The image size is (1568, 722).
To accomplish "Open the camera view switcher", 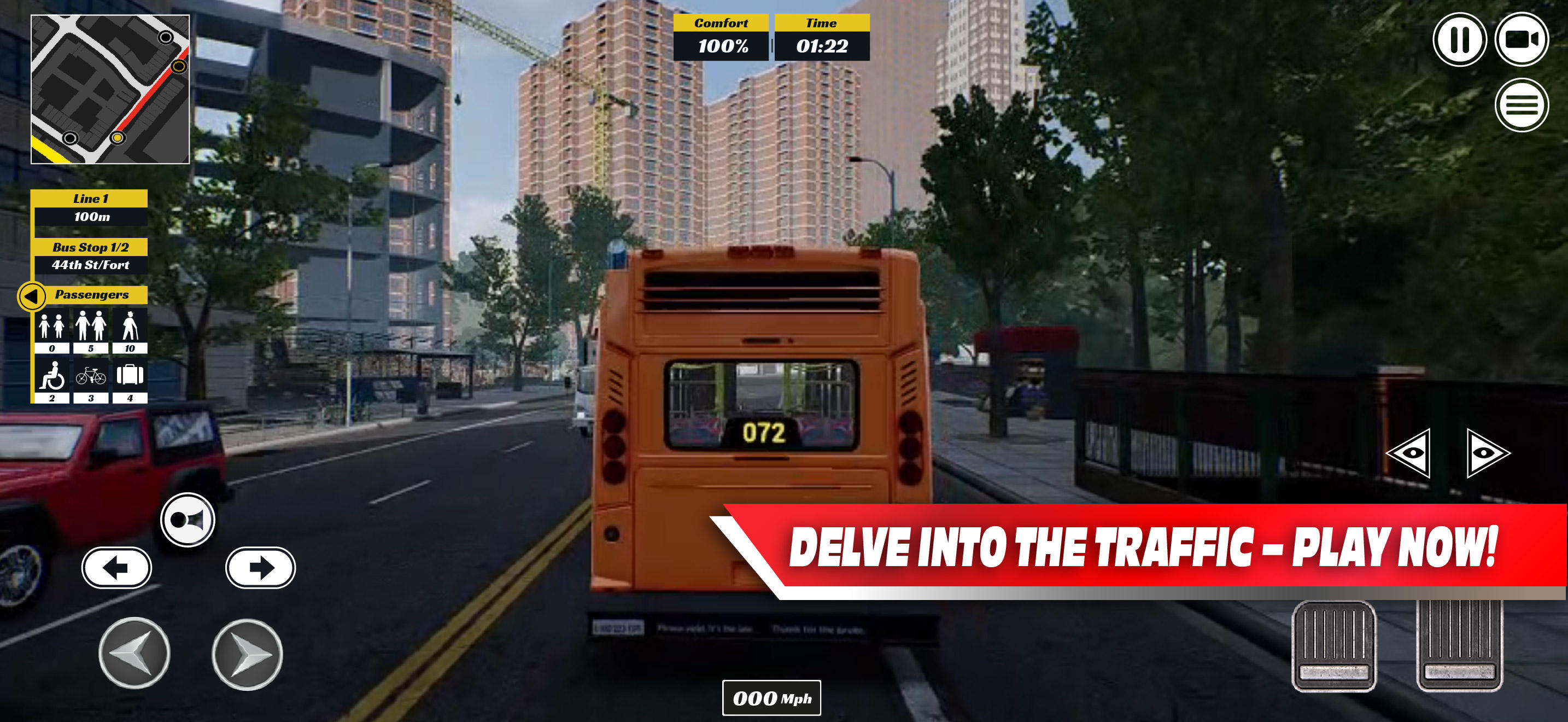I will pos(1522,38).
